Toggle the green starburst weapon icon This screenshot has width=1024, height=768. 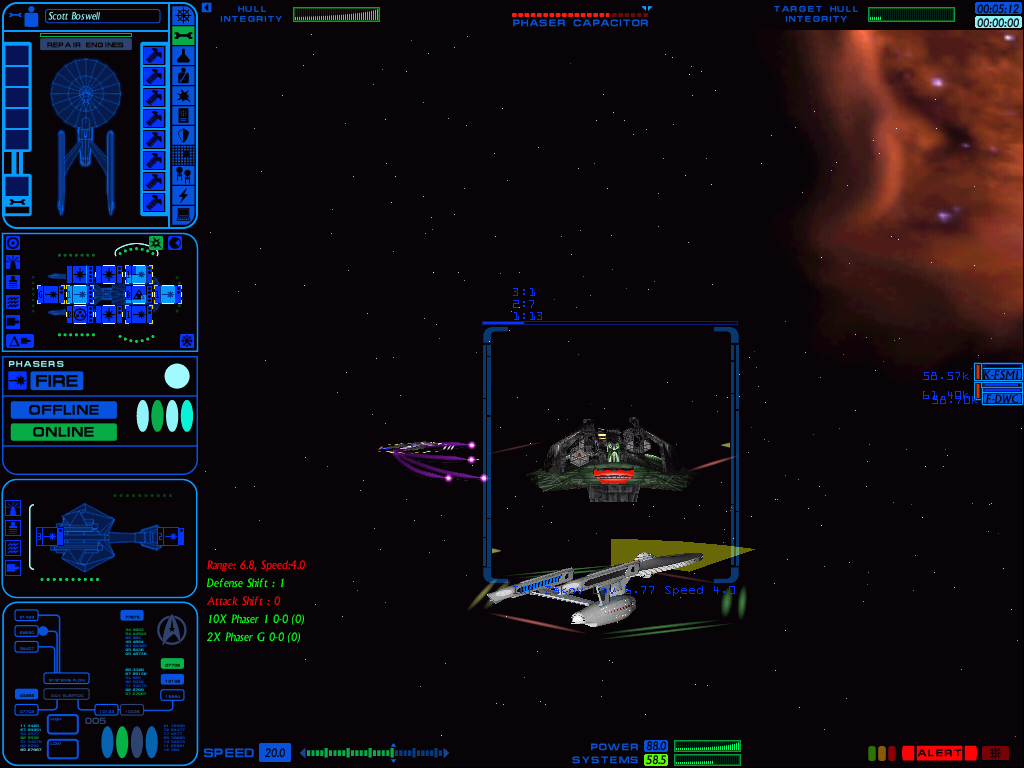tap(156, 243)
